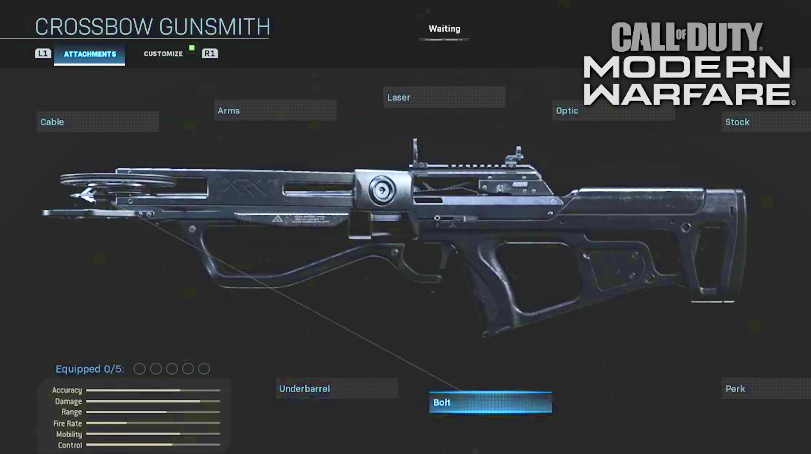This screenshot has height=454, width=811.
Task: Select the Cable attachment slot
Action: 98,122
